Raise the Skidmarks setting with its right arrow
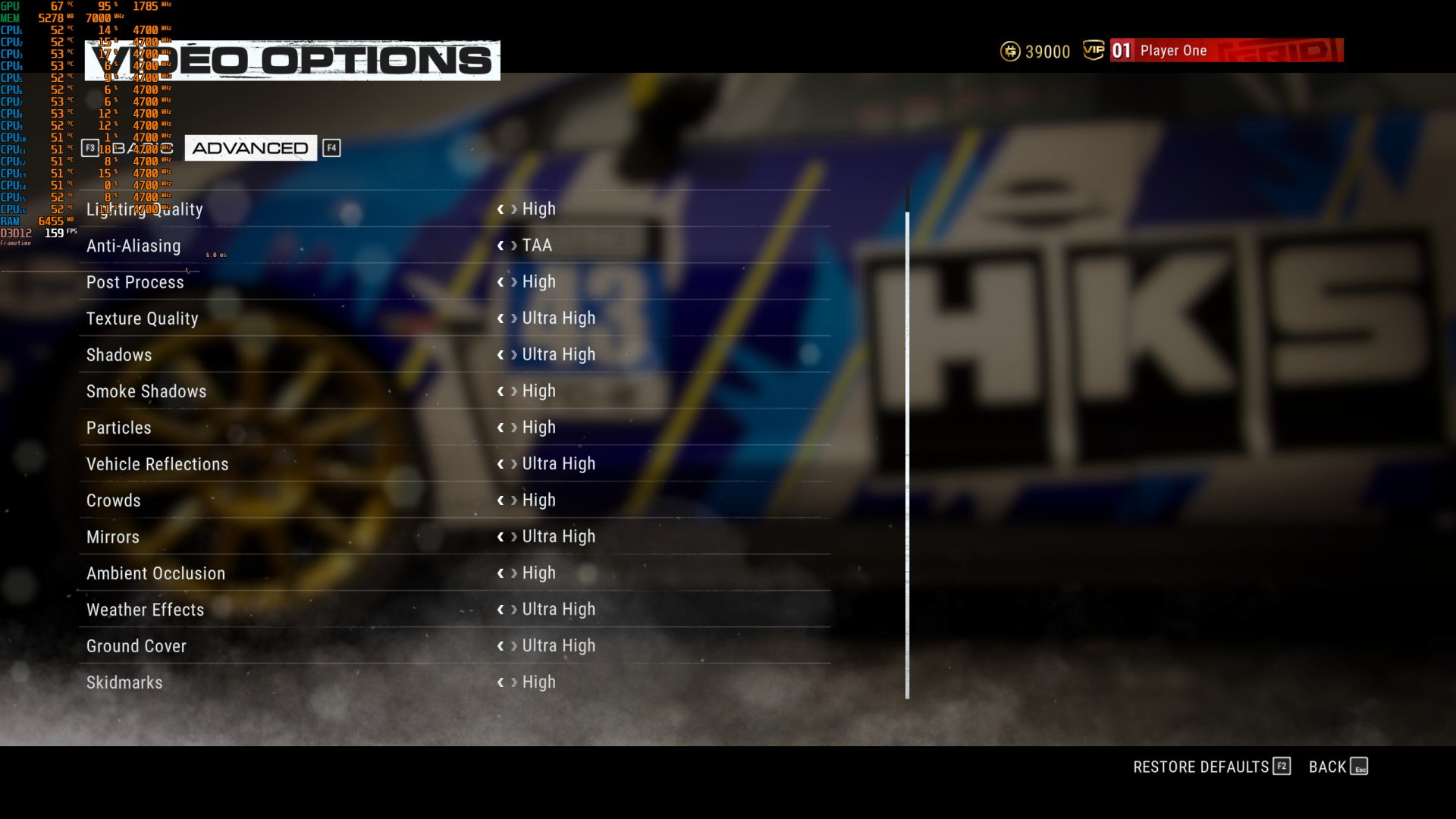Image resolution: width=1456 pixels, height=819 pixels. click(514, 682)
